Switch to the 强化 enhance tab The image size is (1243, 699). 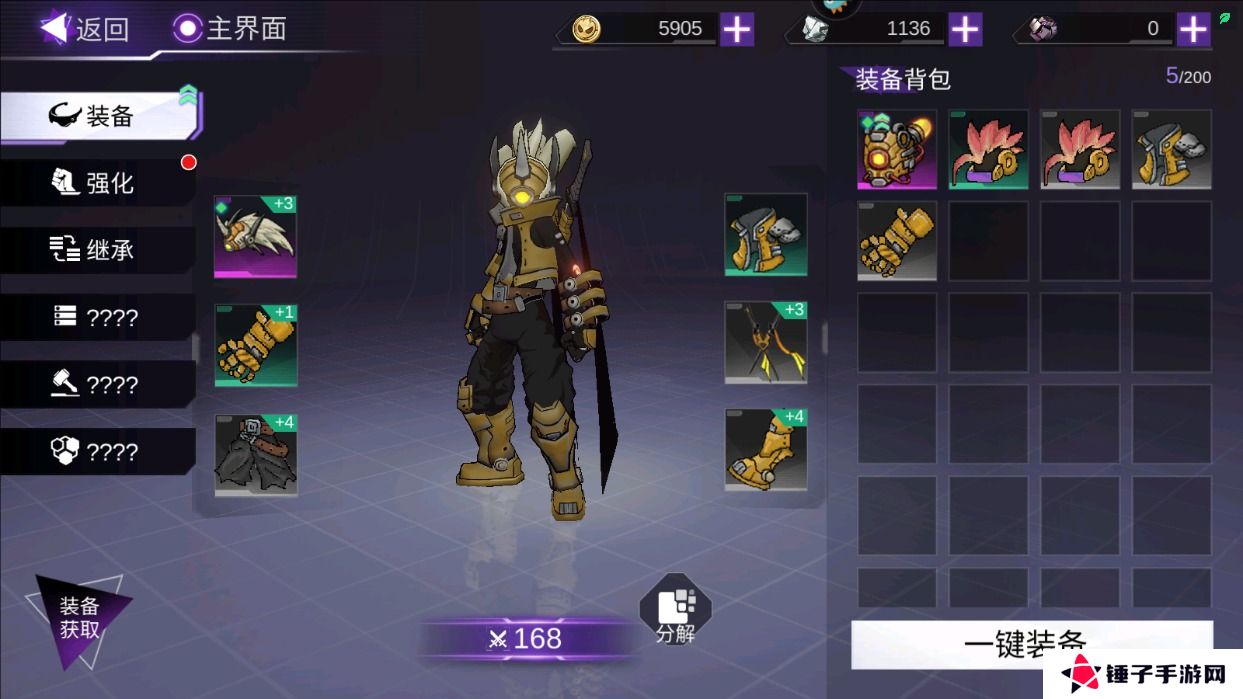[97, 183]
